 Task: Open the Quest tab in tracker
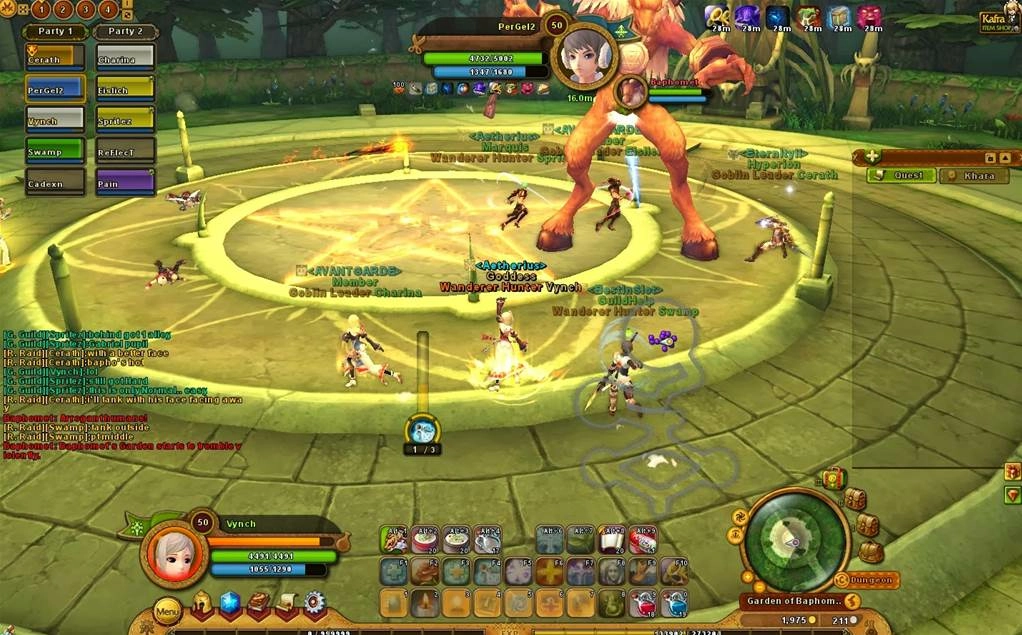[x=902, y=176]
